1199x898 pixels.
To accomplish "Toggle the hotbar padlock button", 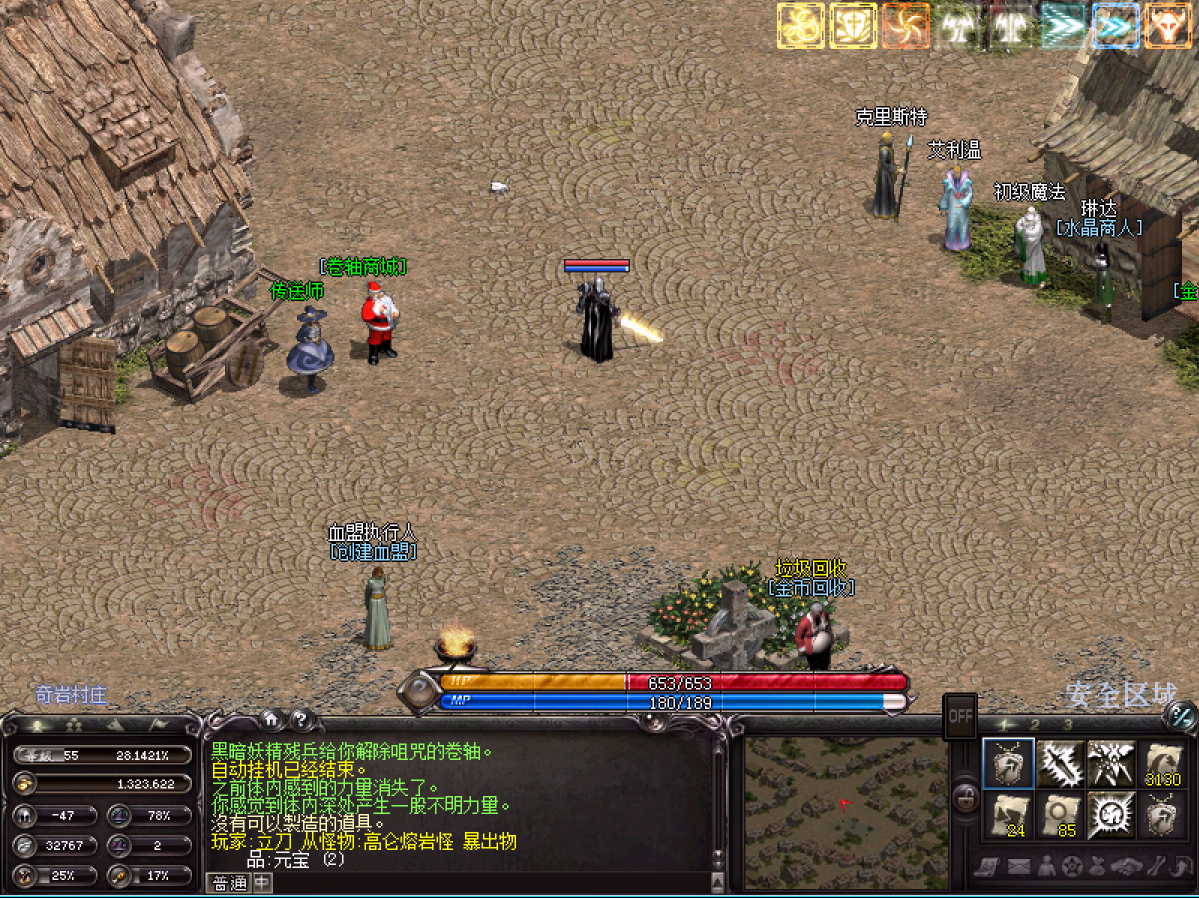I will [965, 798].
